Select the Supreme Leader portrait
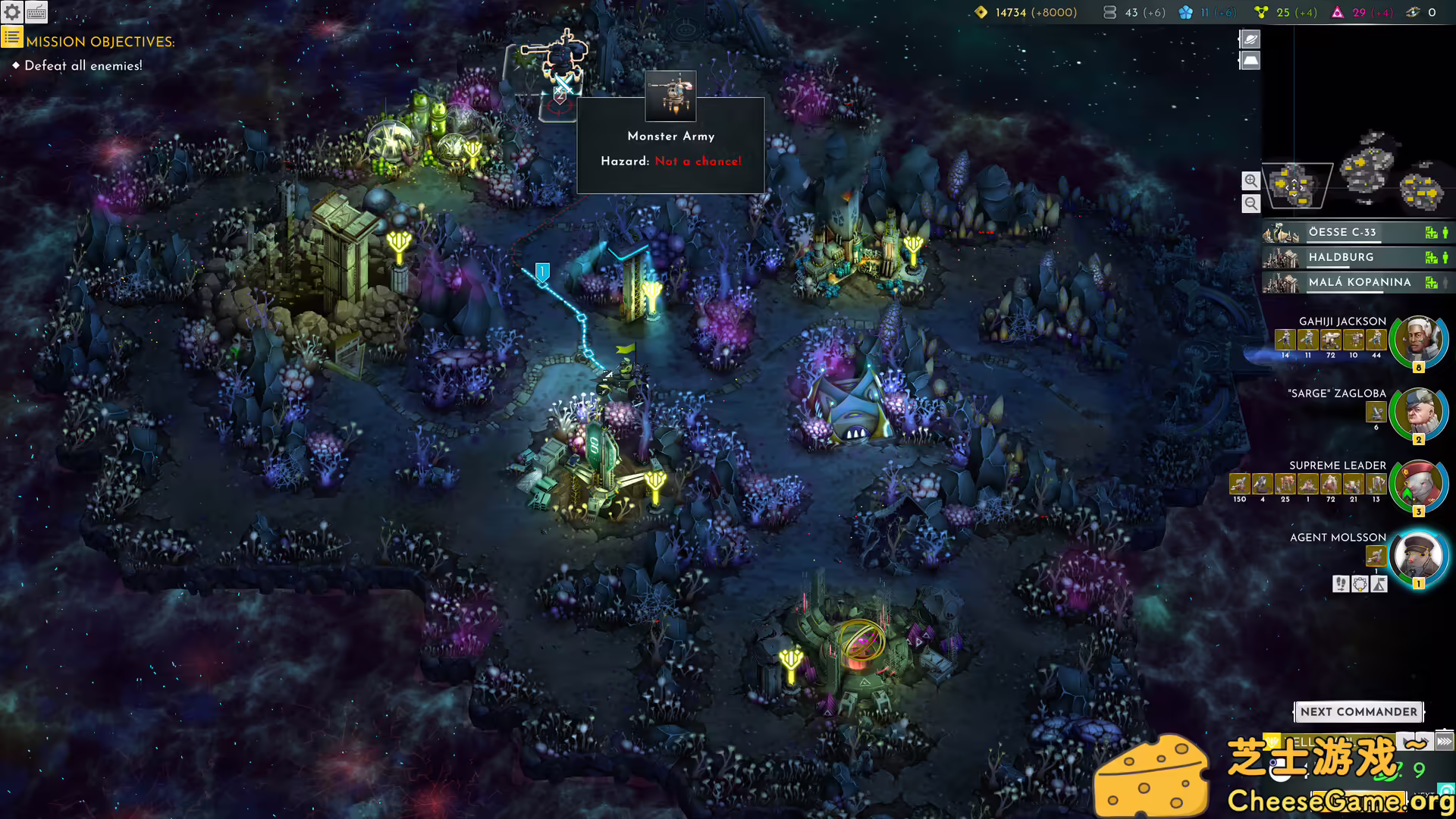The image size is (1456, 819). click(1418, 485)
